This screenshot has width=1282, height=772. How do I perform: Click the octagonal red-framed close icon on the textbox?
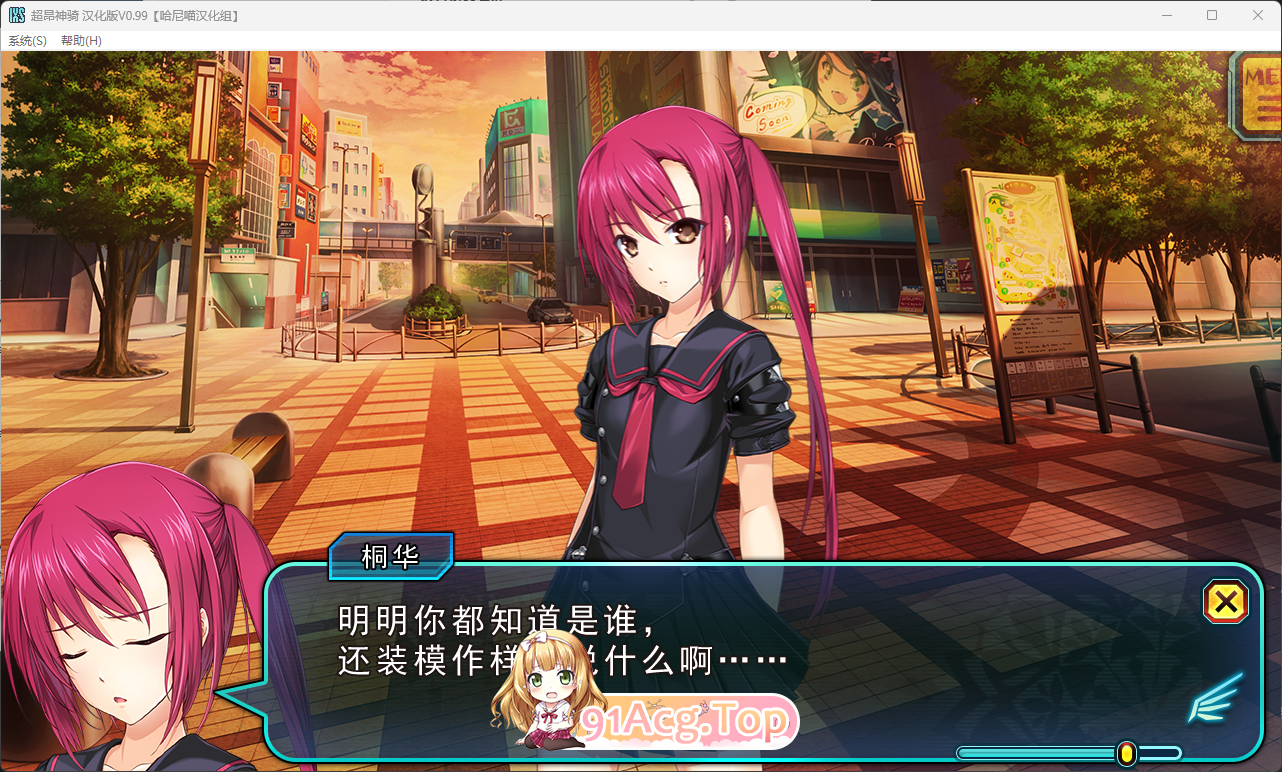click(1225, 602)
